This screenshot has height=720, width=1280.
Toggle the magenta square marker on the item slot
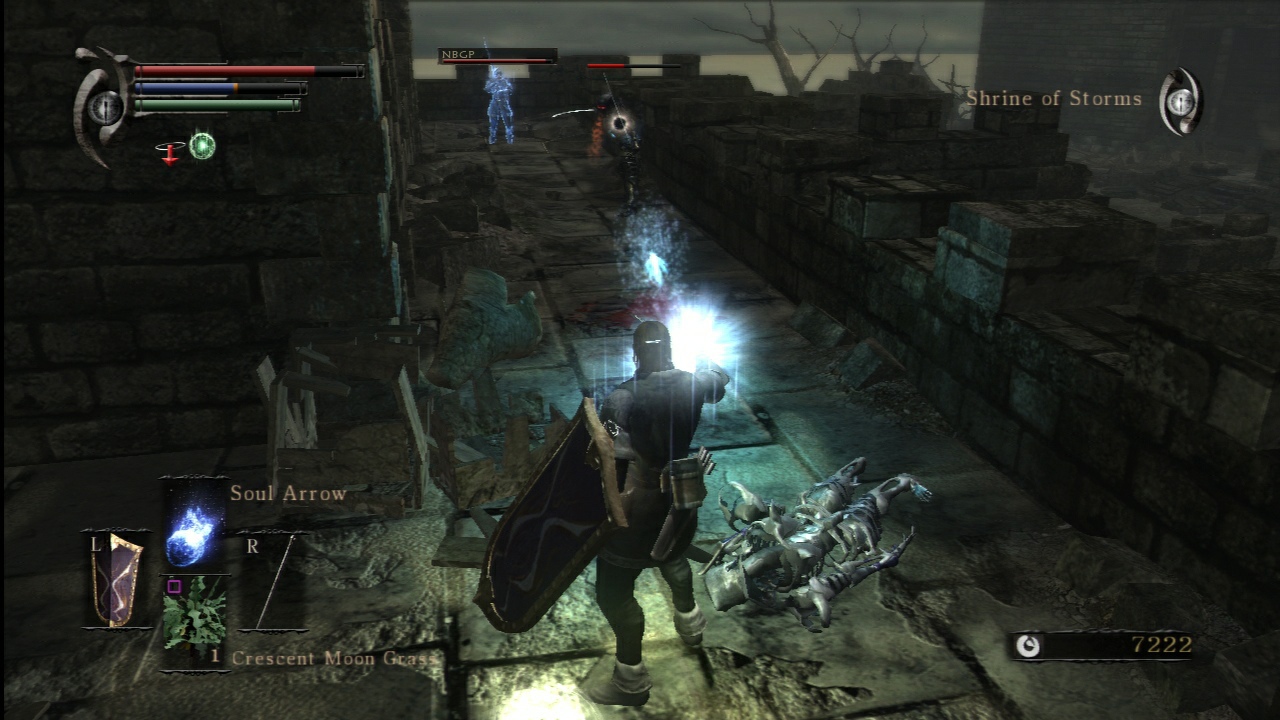[x=174, y=586]
